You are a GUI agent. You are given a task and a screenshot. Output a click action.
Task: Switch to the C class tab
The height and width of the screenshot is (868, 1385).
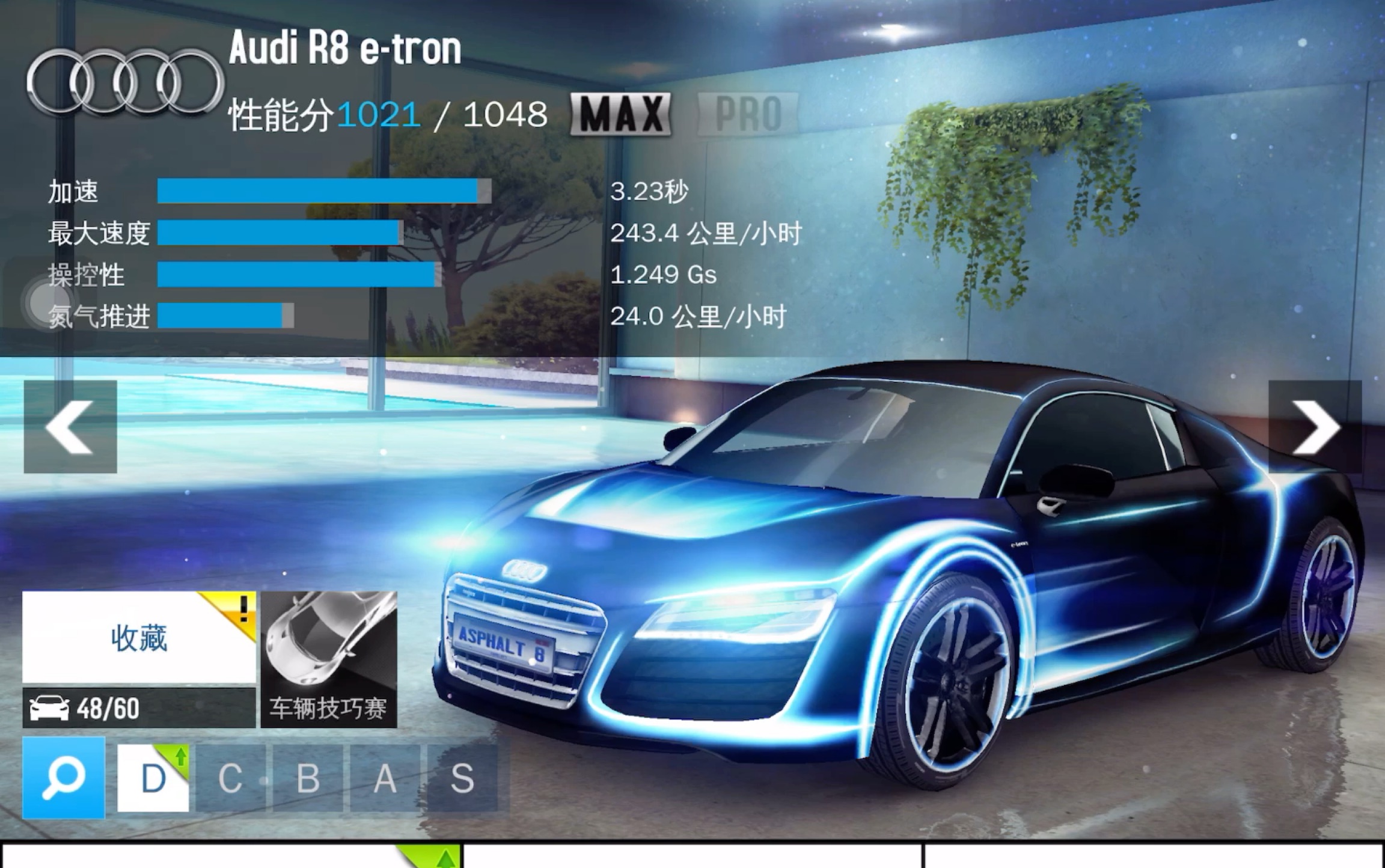tap(230, 778)
